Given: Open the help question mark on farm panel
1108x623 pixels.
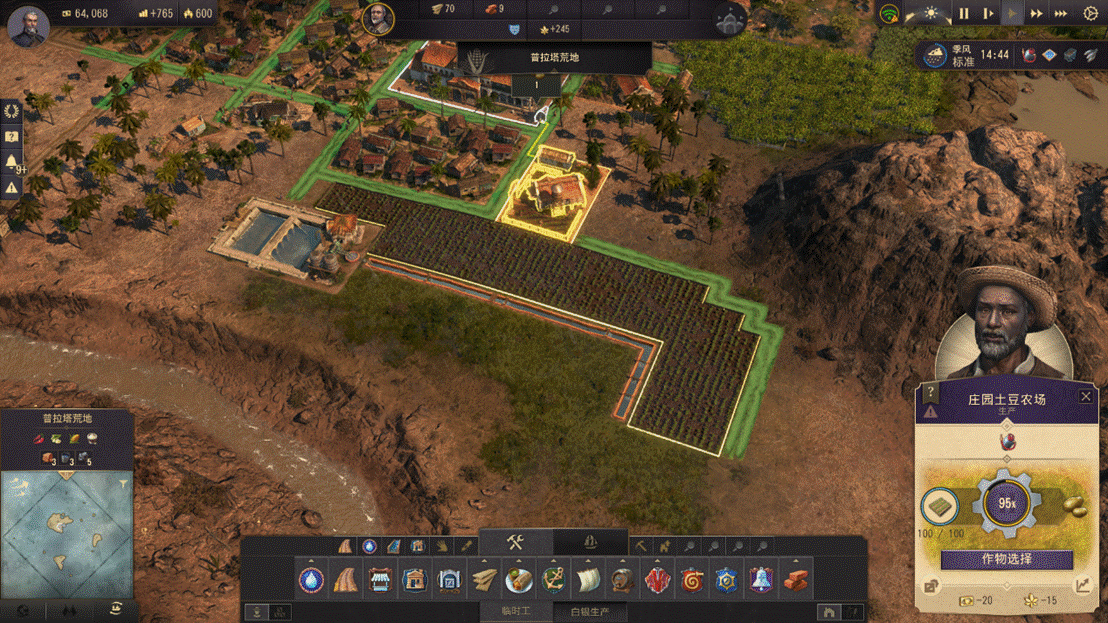Looking at the screenshot, I should click(x=932, y=392).
